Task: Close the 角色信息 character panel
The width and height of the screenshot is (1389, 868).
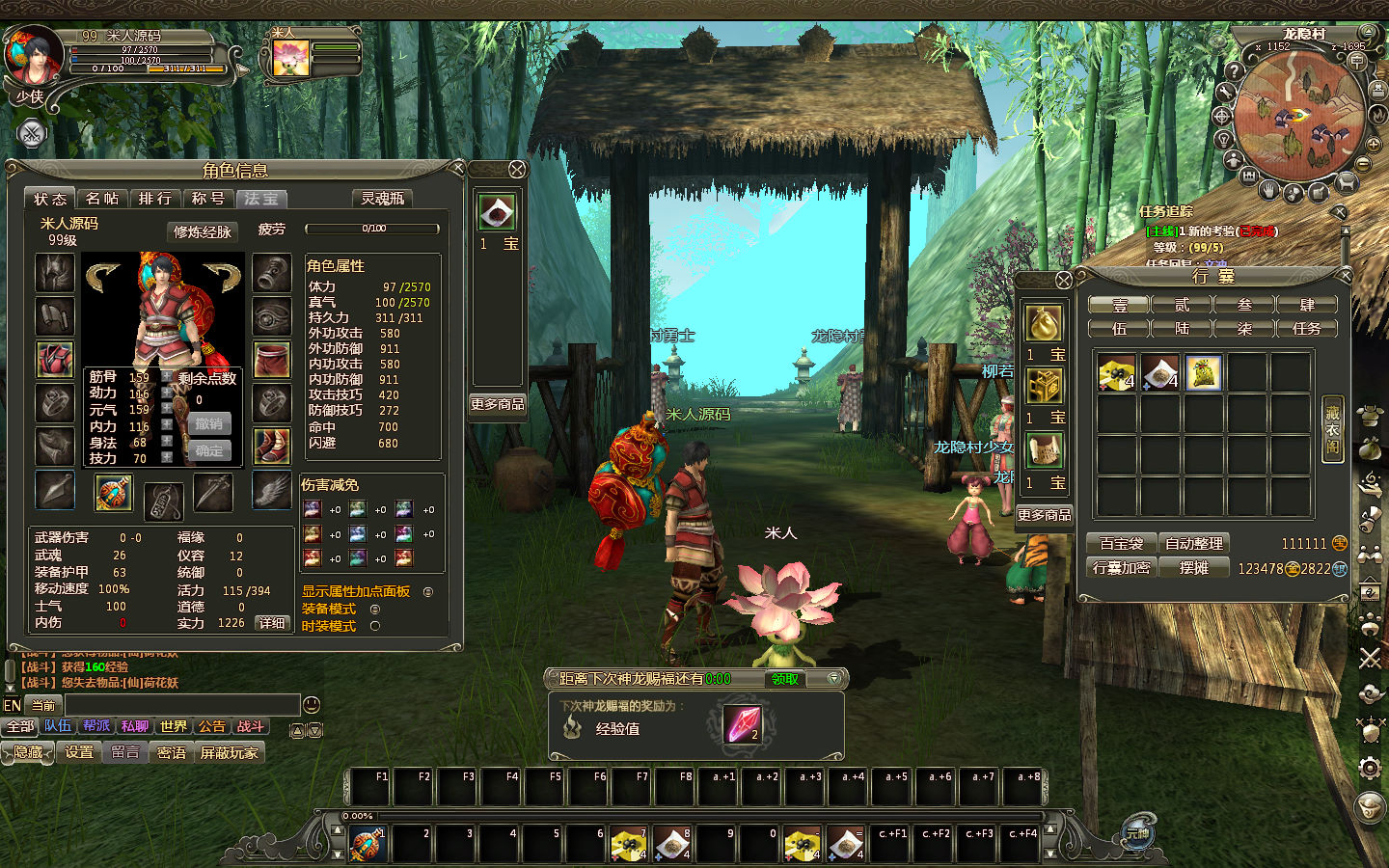Action: tap(458, 169)
